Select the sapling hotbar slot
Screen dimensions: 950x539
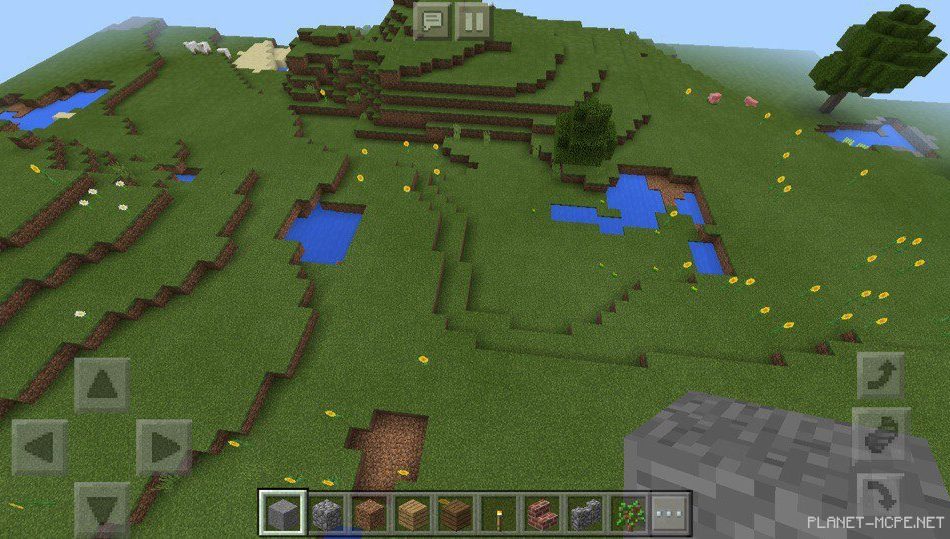628,514
